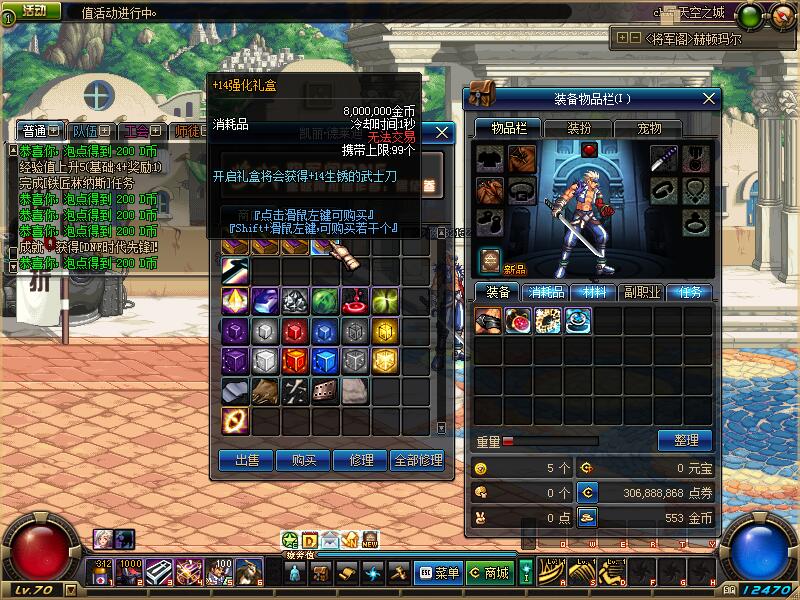This screenshot has width=800, height=600.
Task: Open the 菜单 (Menu) button
Action: pyautogui.click(x=438, y=573)
